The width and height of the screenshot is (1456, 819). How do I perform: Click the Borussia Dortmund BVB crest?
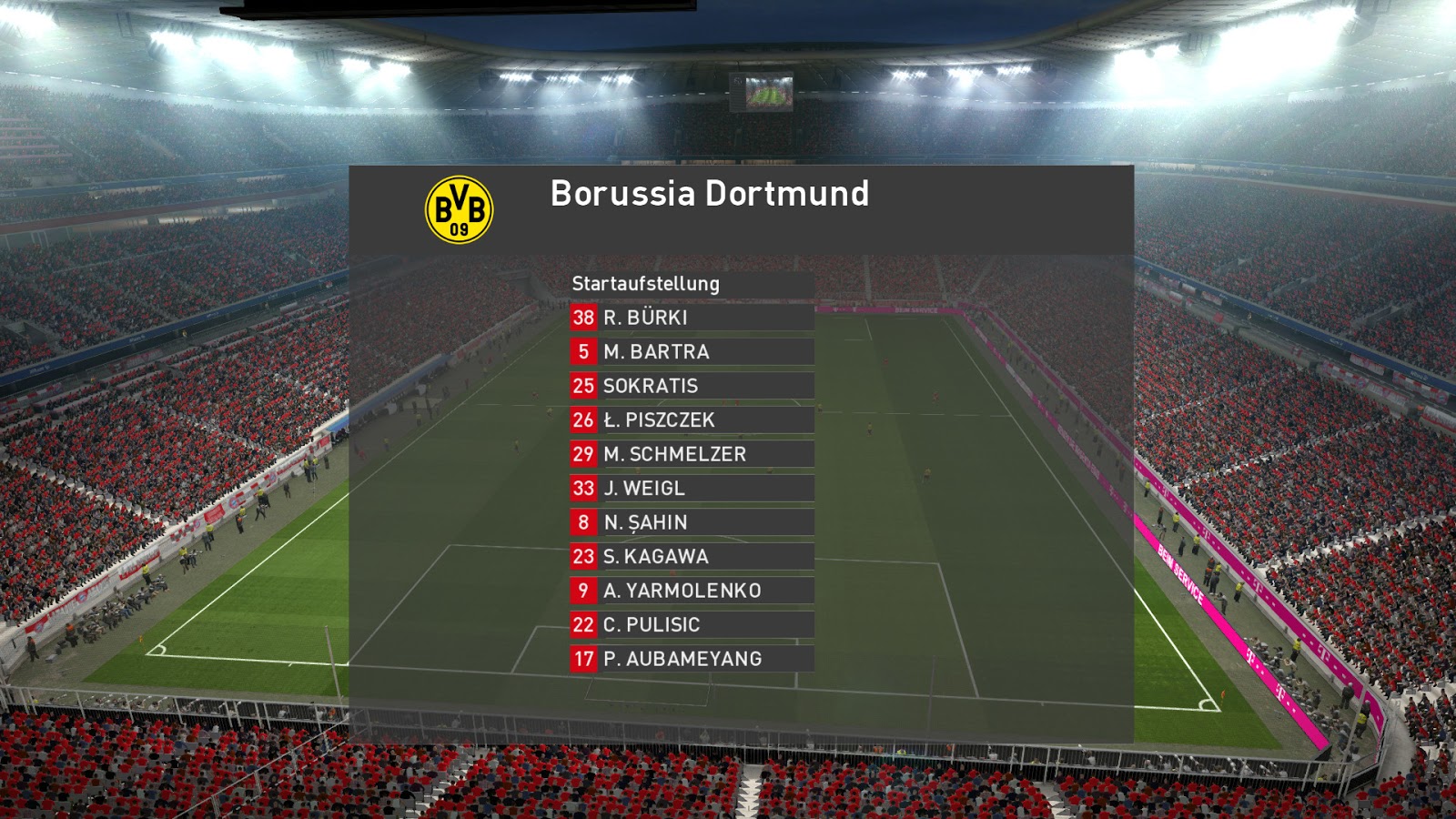tap(460, 209)
